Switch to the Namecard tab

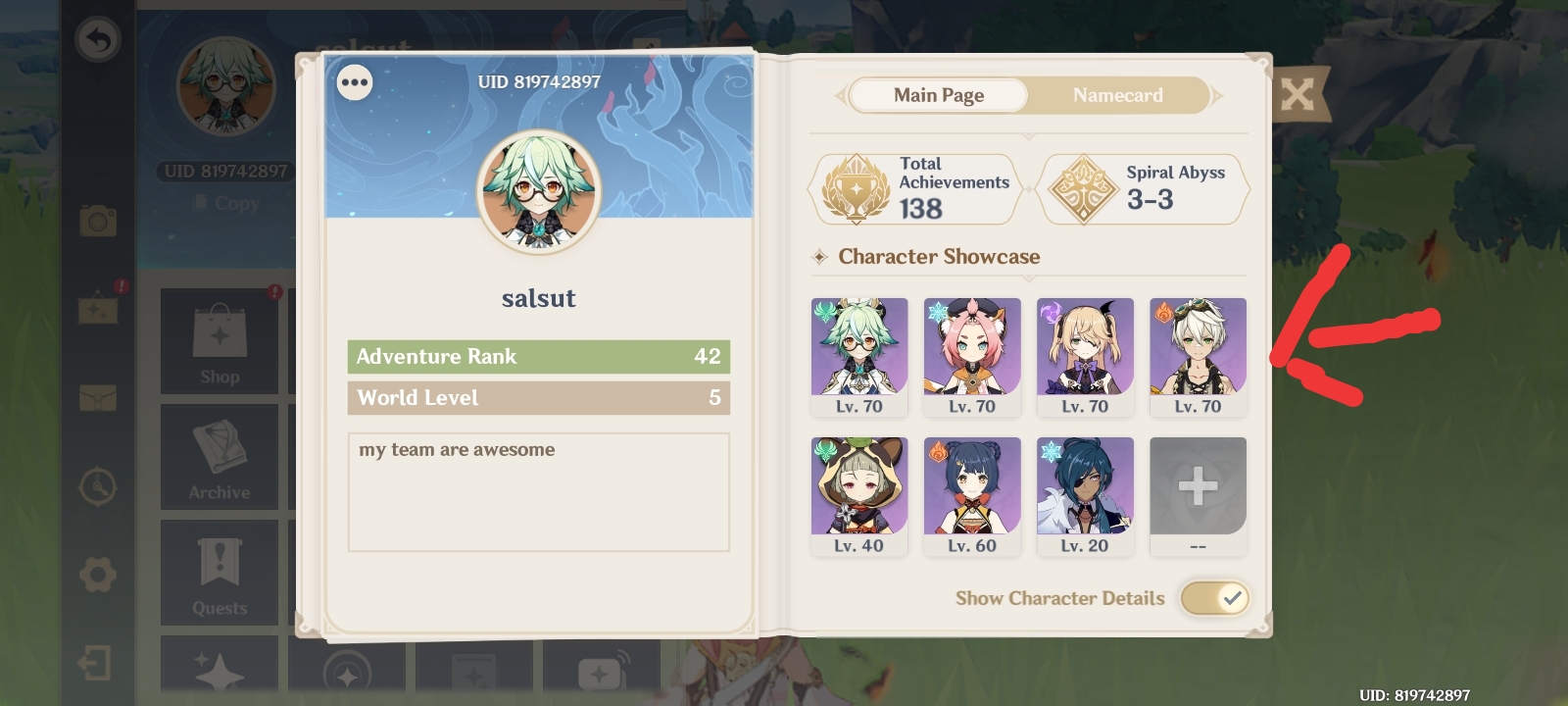1117,95
